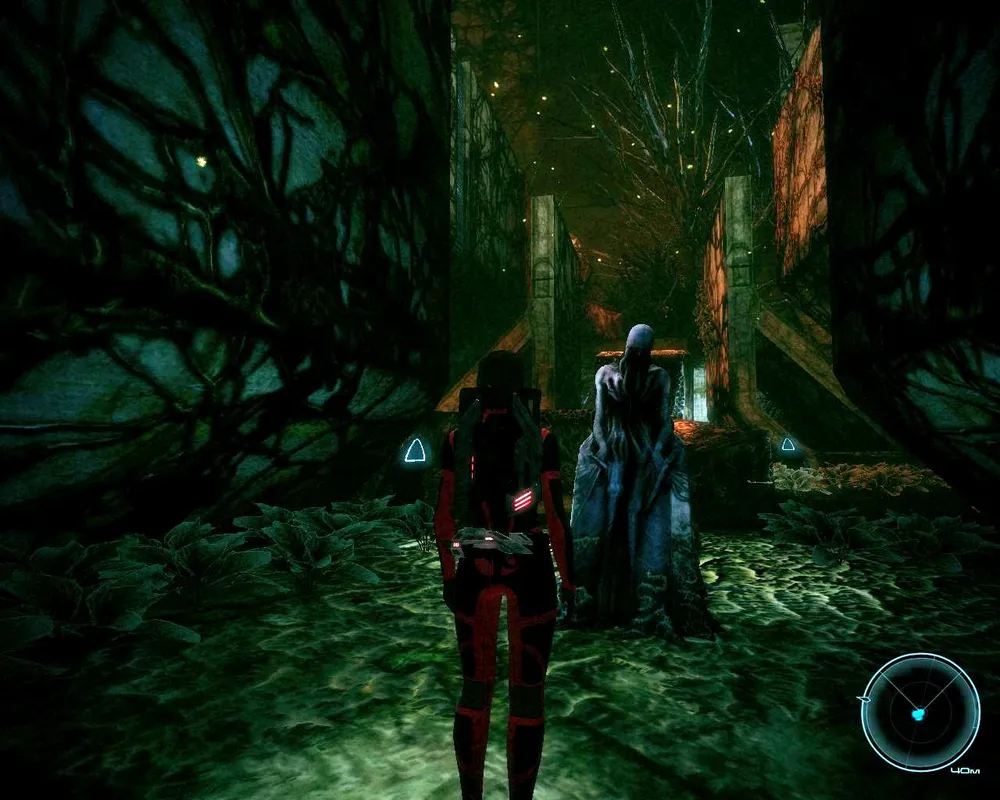Image resolution: width=1000 pixels, height=800 pixels.
Task: Select the smaller glowing squadmate triangle marker
Action: pos(787,444)
